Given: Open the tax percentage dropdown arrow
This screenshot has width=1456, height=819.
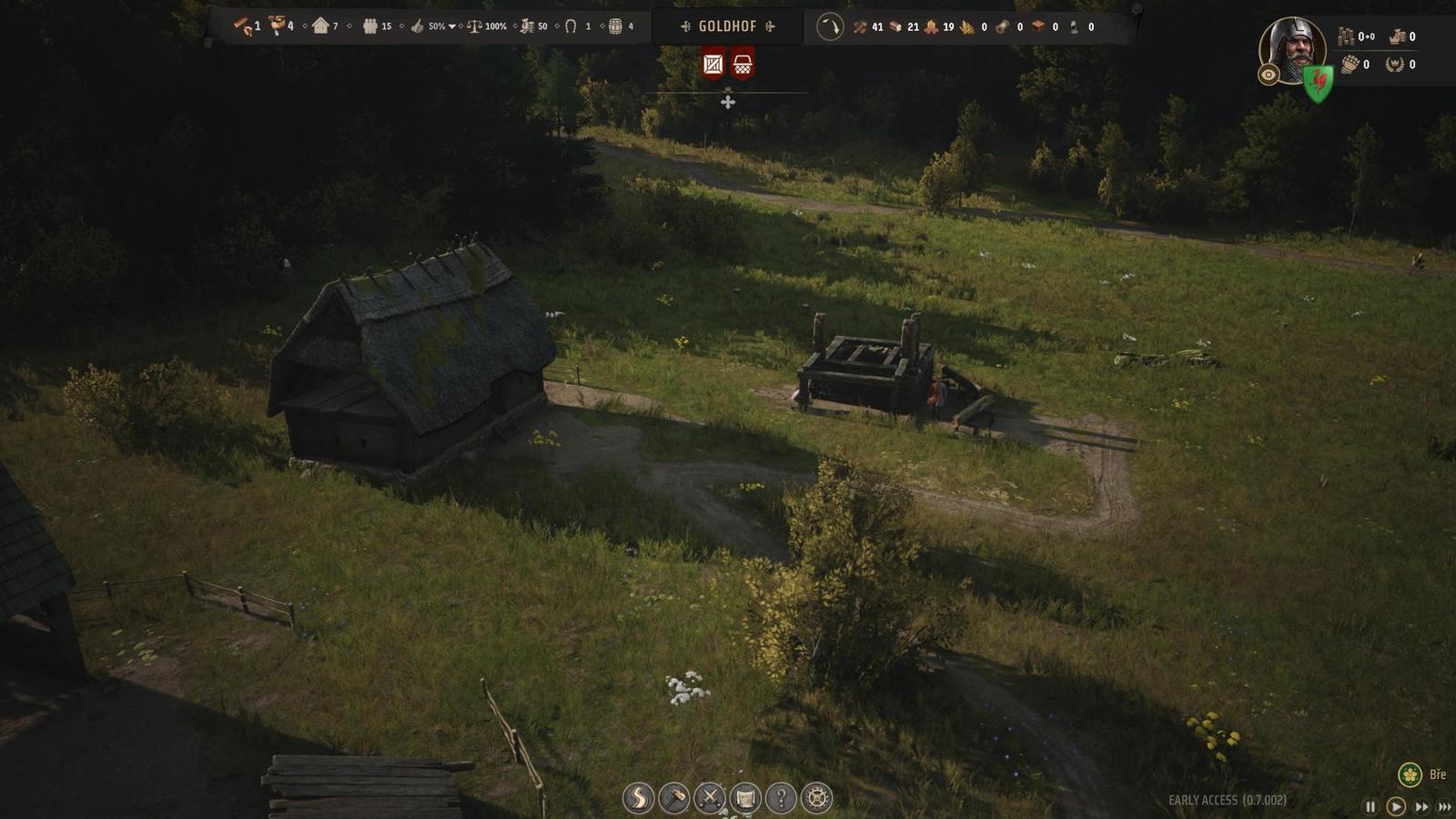Looking at the screenshot, I should (x=451, y=26).
